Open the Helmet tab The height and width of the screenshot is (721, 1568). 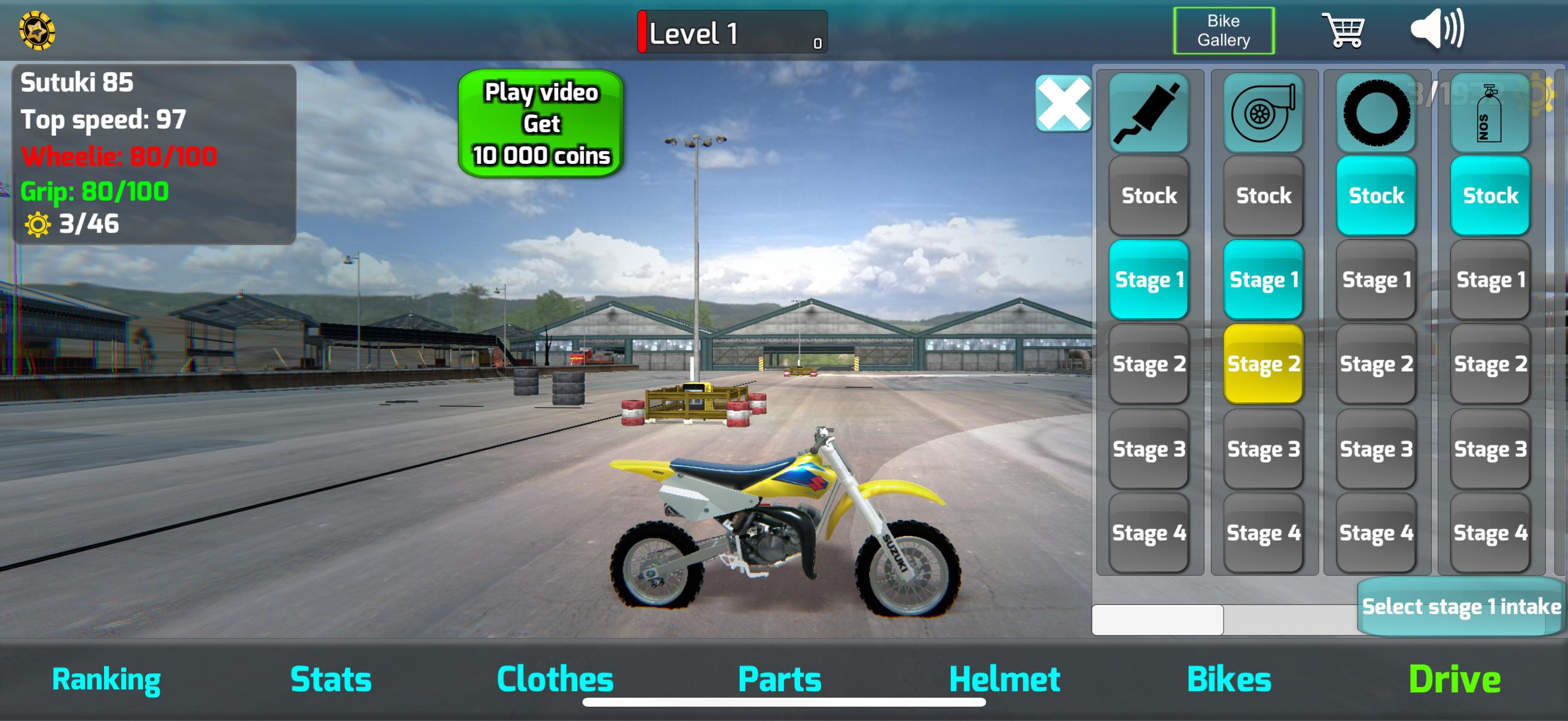[x=1003, y=679]
